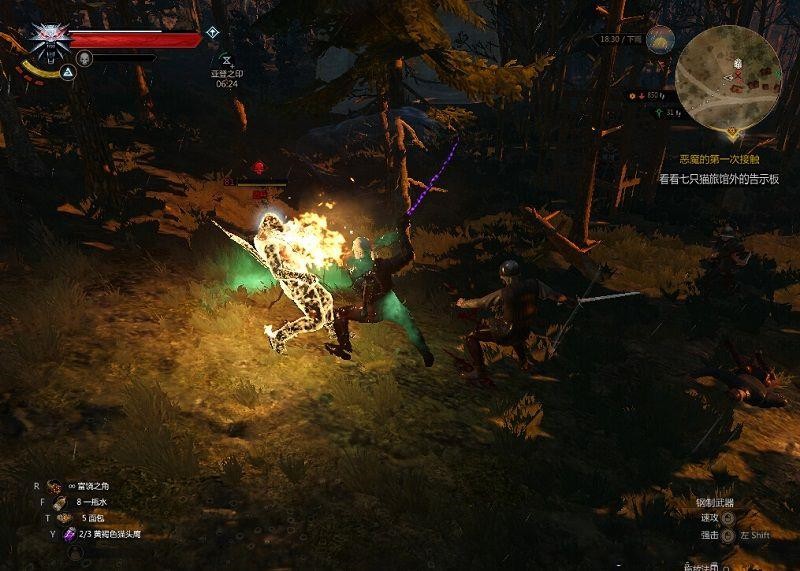Click the quest objective about the notice board
Screen dimensions: 800x571
[x=718, y=179]
